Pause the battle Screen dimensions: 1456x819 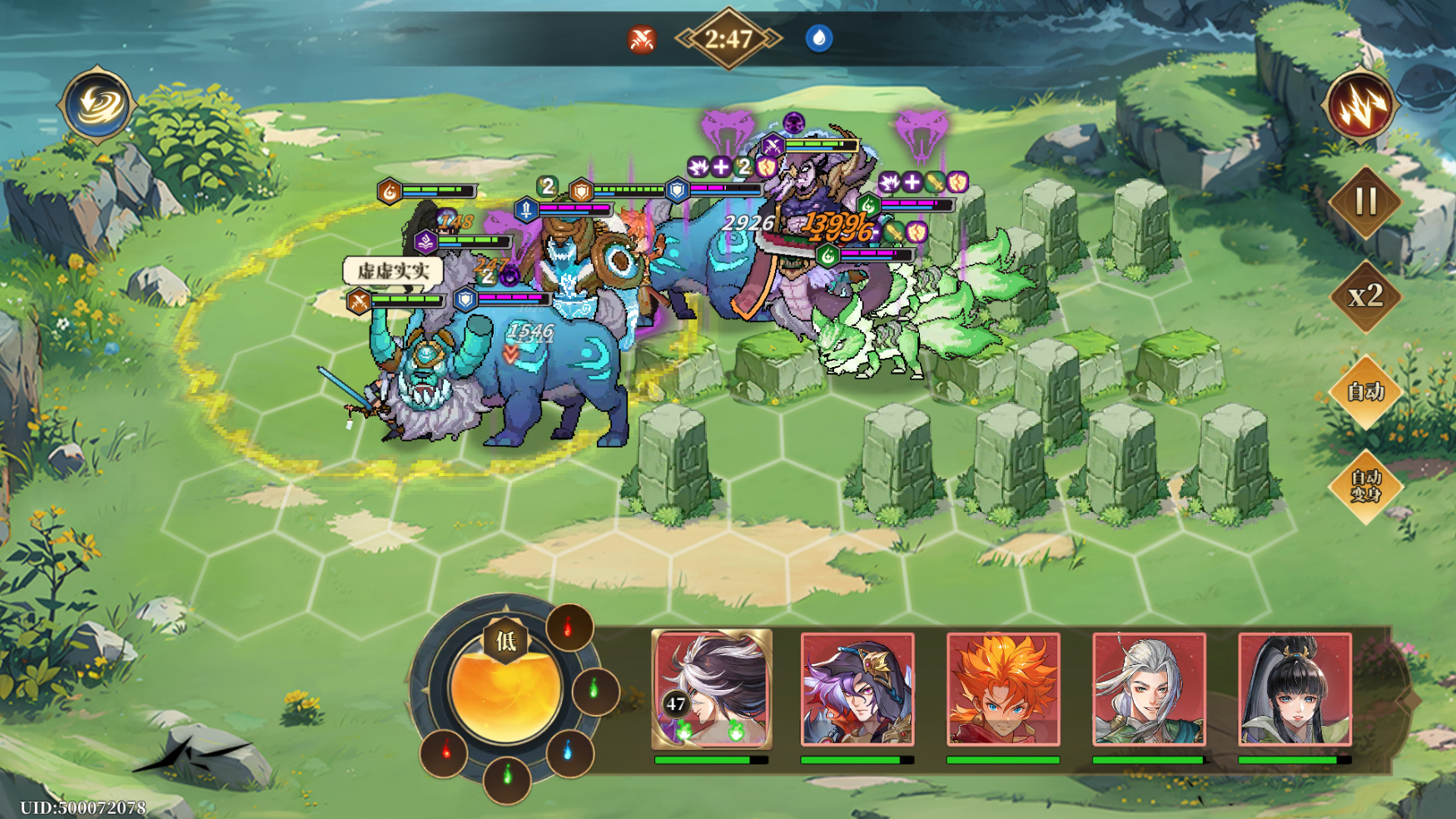coord(1365,202)
